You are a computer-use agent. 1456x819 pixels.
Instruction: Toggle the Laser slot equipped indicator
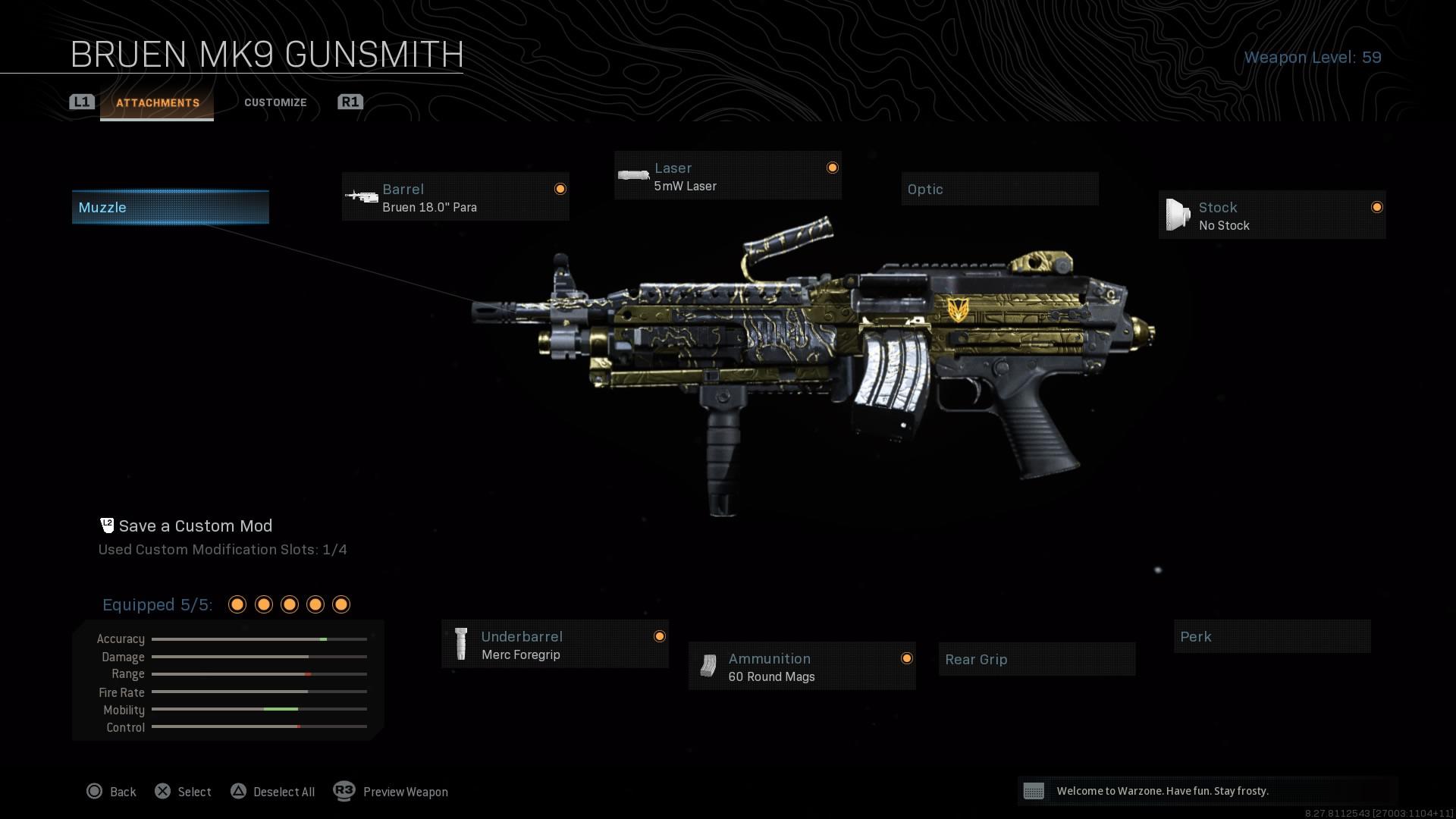(x=832, y=168)
